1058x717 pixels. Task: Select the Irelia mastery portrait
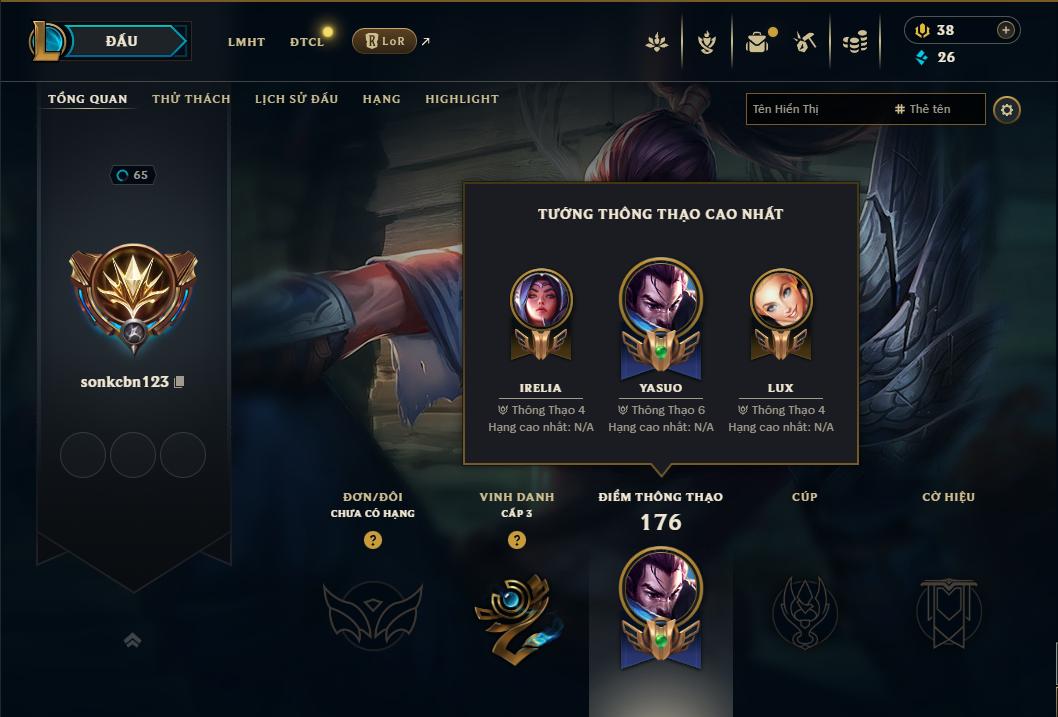click(541, 300)
